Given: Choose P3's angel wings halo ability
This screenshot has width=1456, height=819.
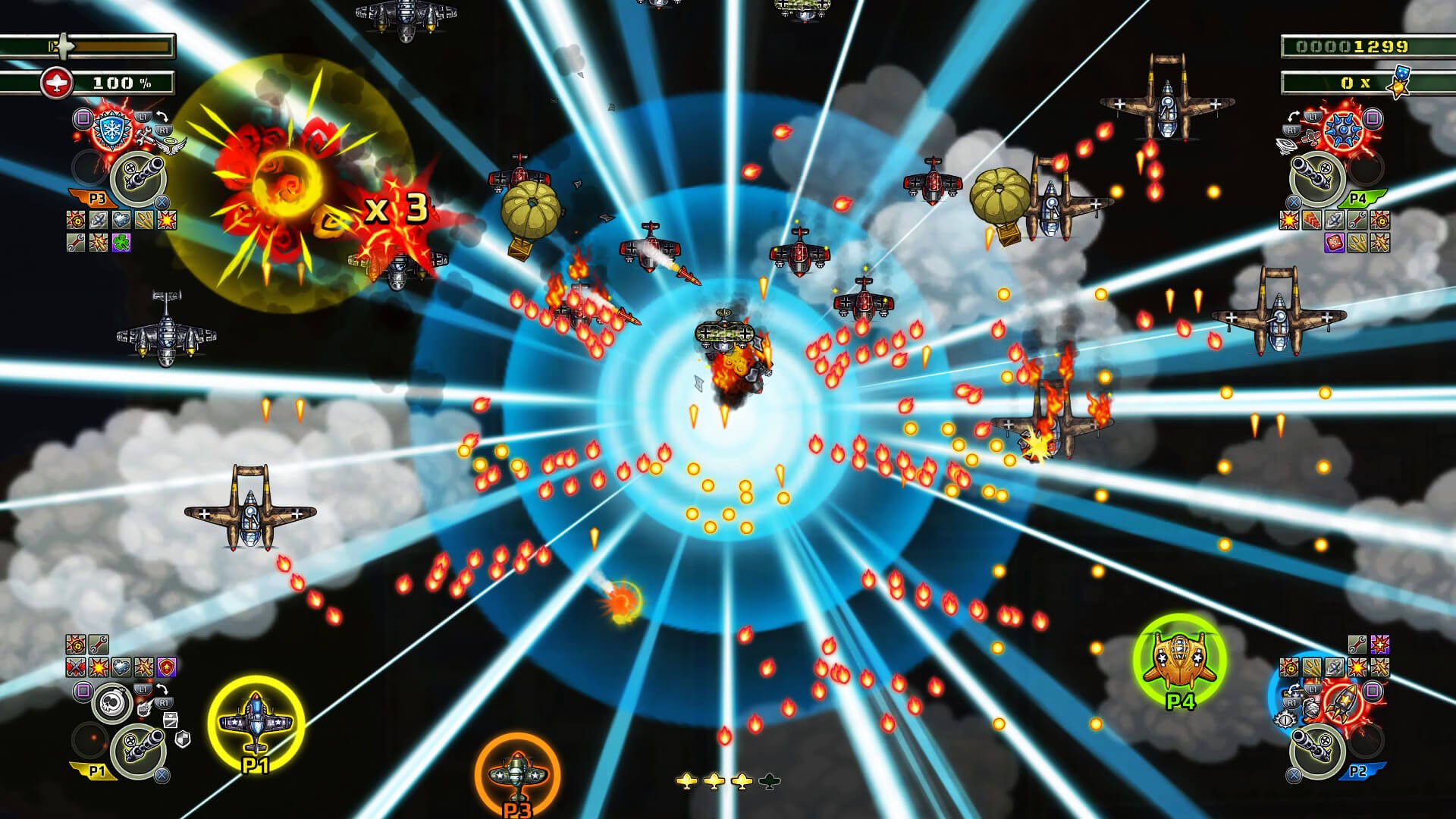Looking at the screenshot, I should point(171,148).
